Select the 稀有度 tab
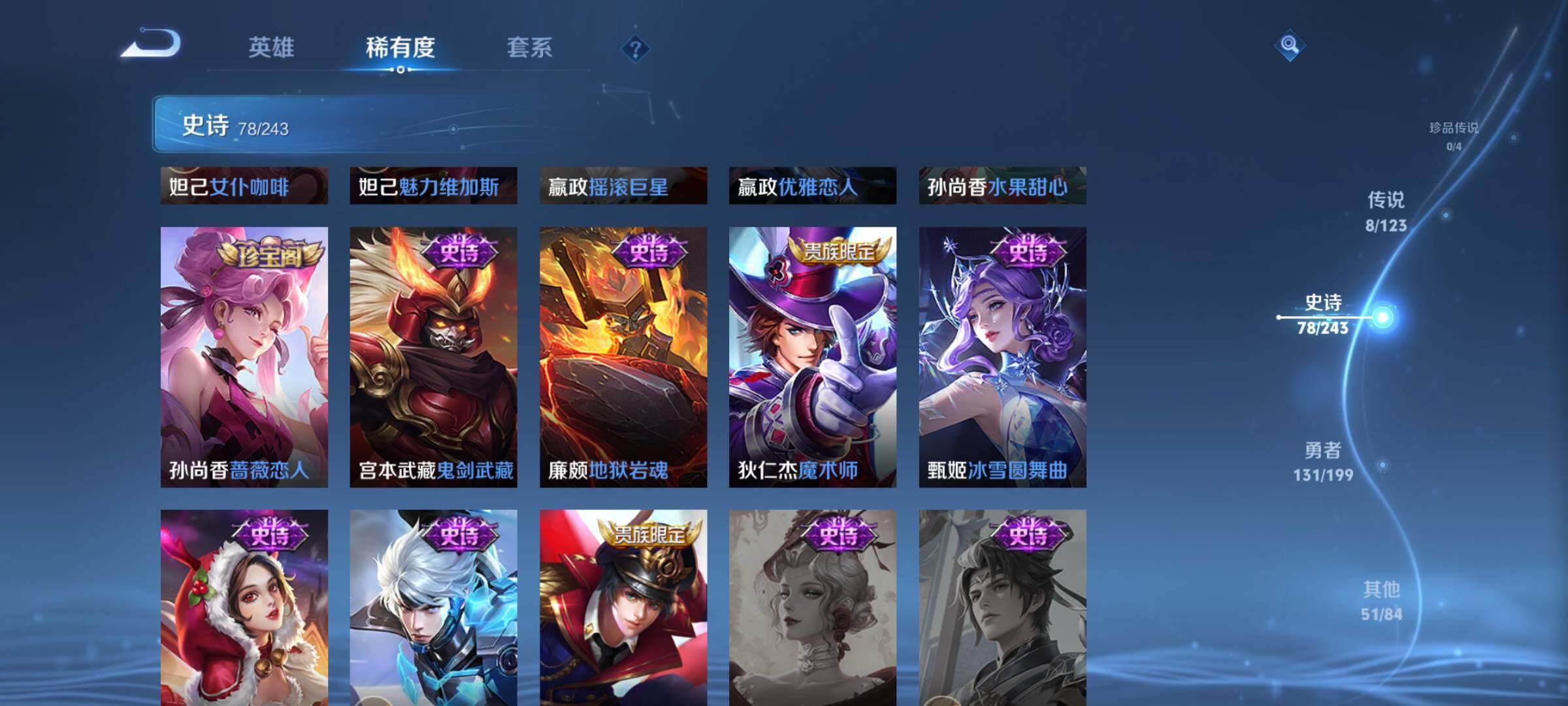The height and width of the screenshot is (706, 1568). click(400, 47)
